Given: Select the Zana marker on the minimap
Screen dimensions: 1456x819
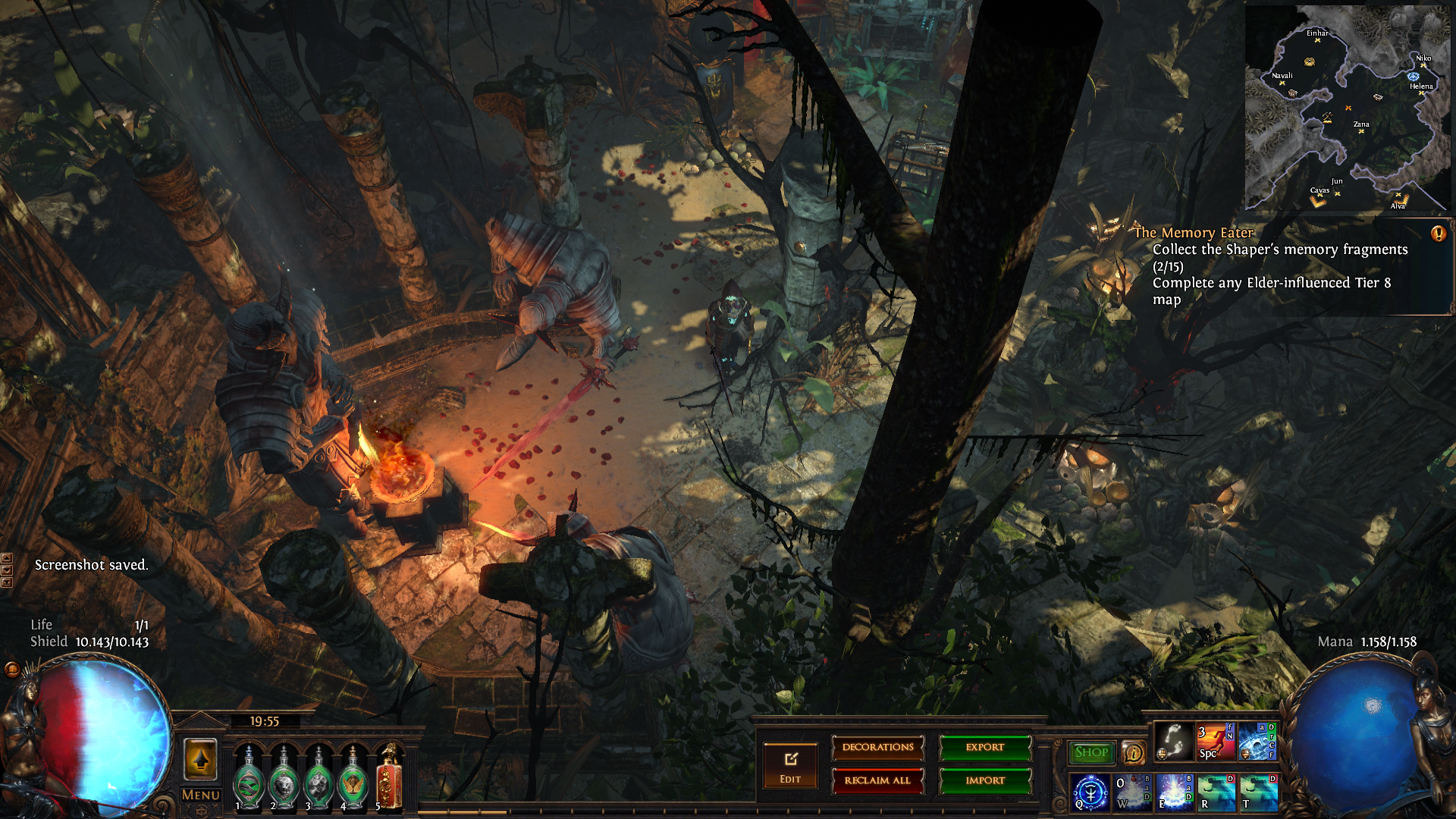Looking at the screenshot, I should tap(1361, 131).
